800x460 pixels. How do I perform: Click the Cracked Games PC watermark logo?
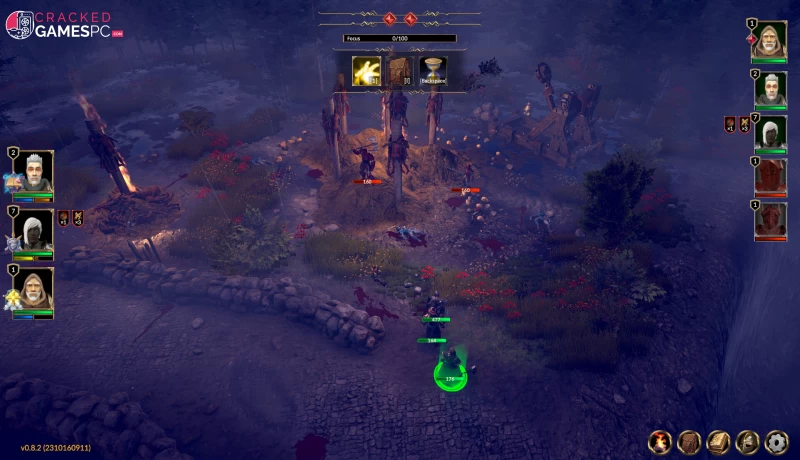[62, 24]
